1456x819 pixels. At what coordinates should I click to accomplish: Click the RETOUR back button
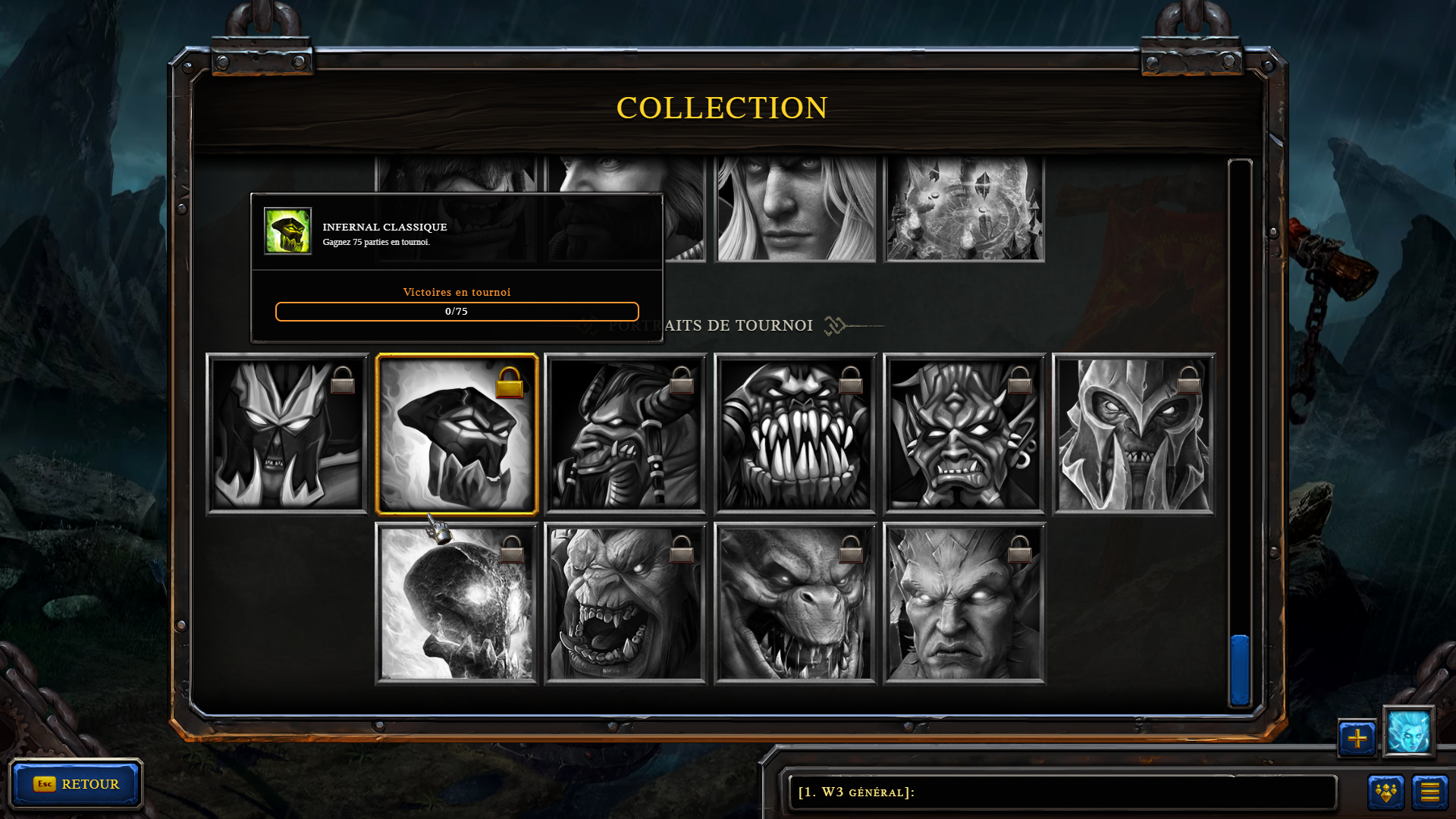click(x=76, y=783)
